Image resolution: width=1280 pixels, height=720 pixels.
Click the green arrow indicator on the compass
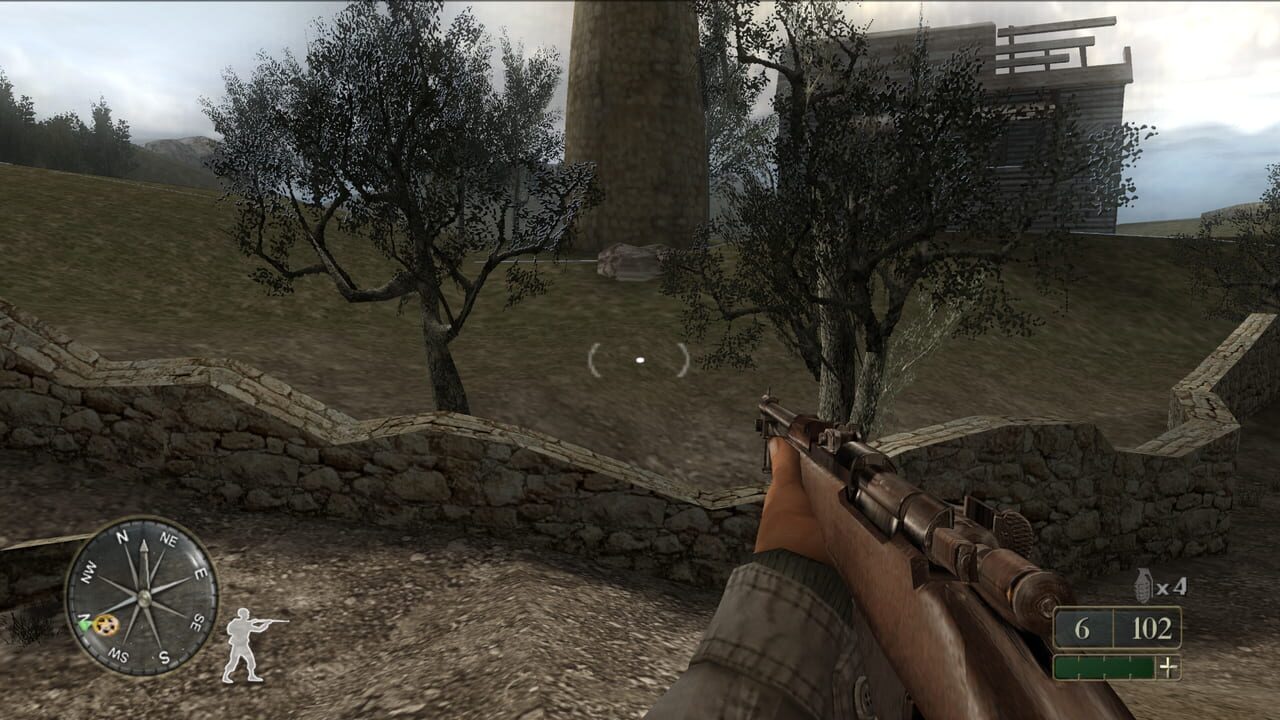[86, 627]
